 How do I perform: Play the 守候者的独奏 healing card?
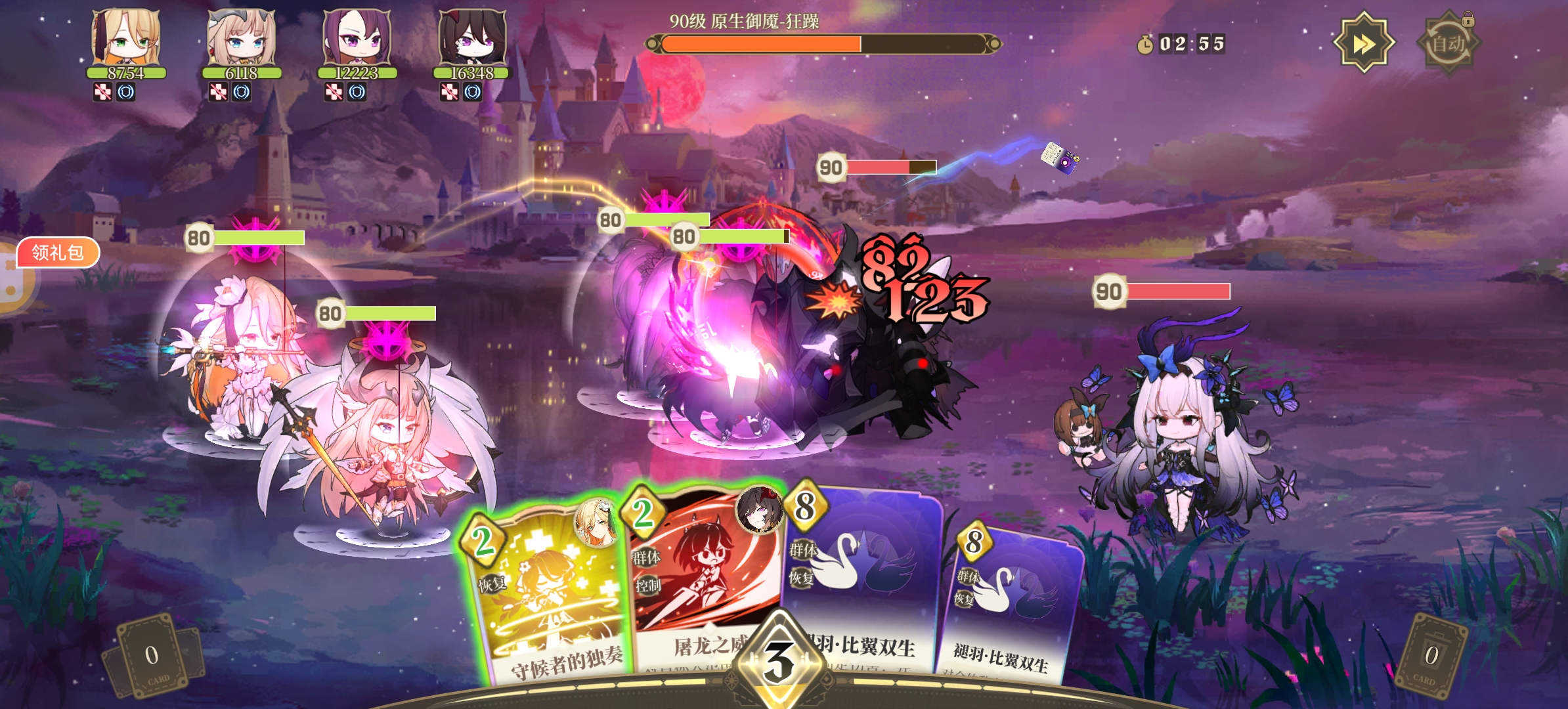[548, 597]
